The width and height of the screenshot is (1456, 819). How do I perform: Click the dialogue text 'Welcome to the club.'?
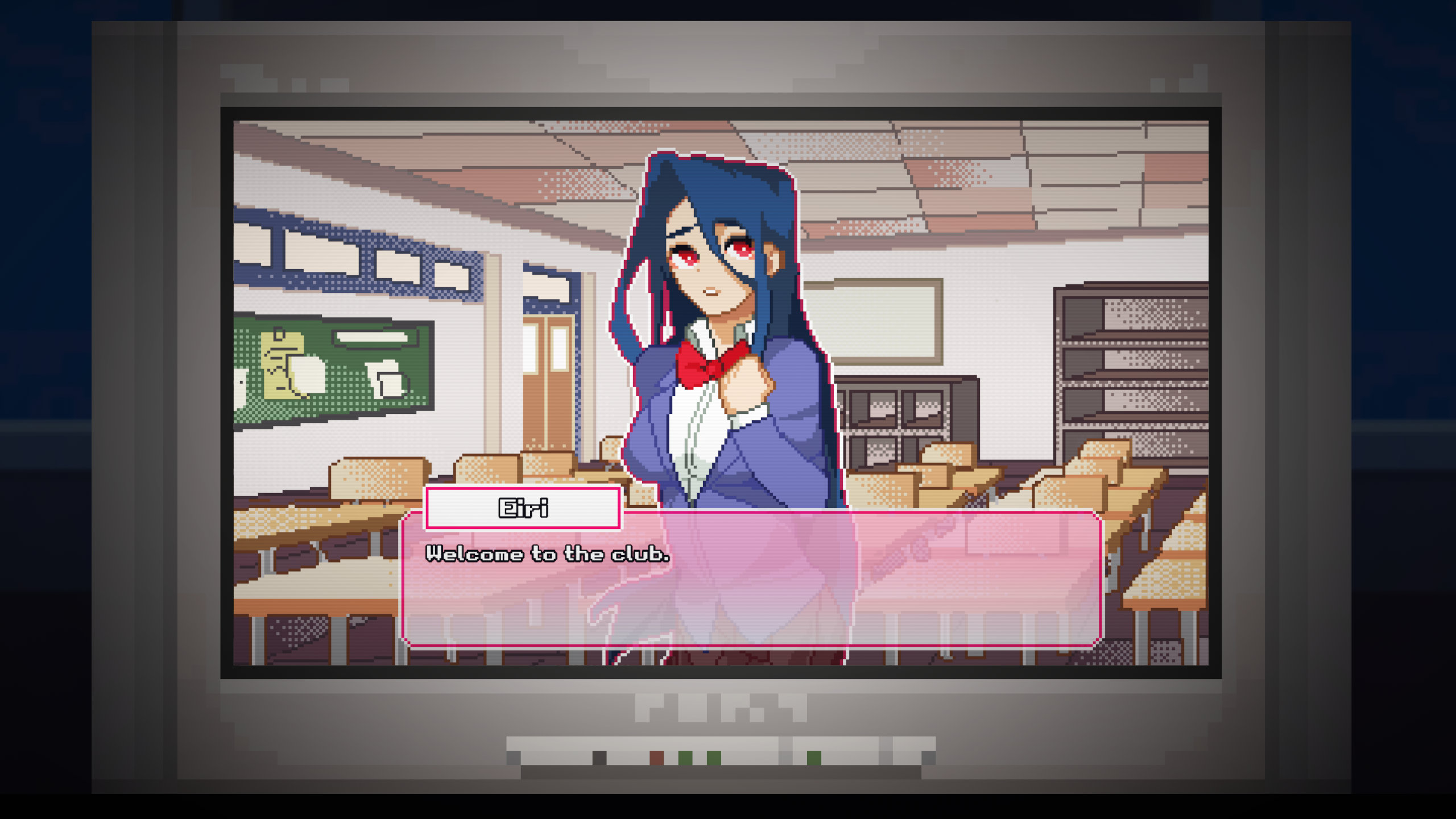pyautogui.click(x=548, y=554)
